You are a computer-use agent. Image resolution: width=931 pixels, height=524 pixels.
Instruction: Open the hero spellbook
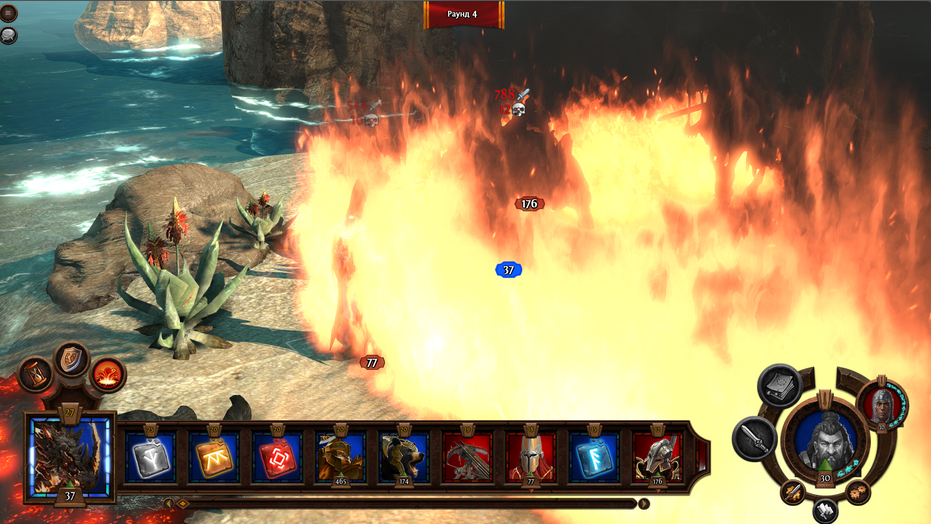point(778,386)
